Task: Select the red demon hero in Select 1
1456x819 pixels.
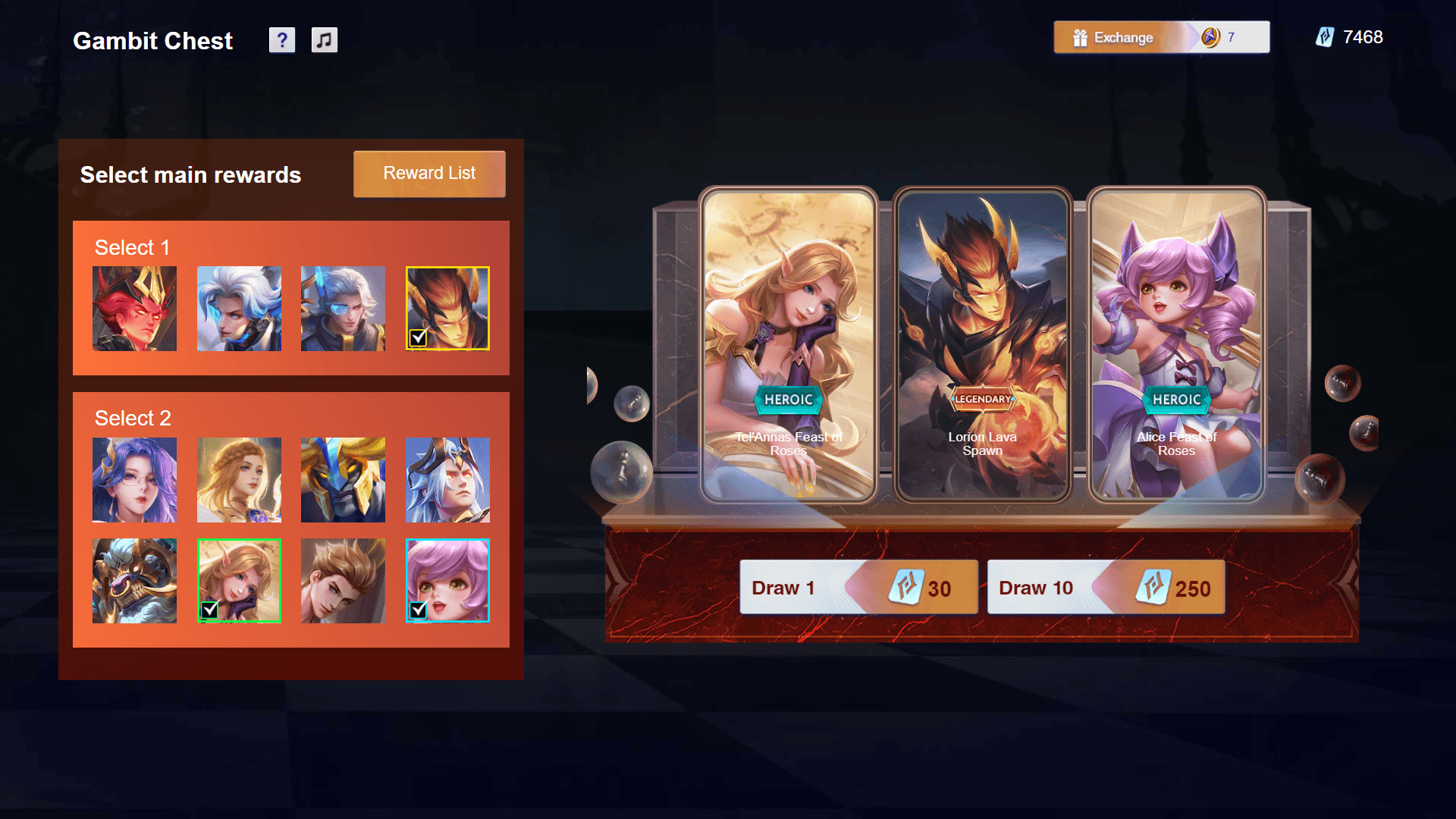Action: [134, 308]
